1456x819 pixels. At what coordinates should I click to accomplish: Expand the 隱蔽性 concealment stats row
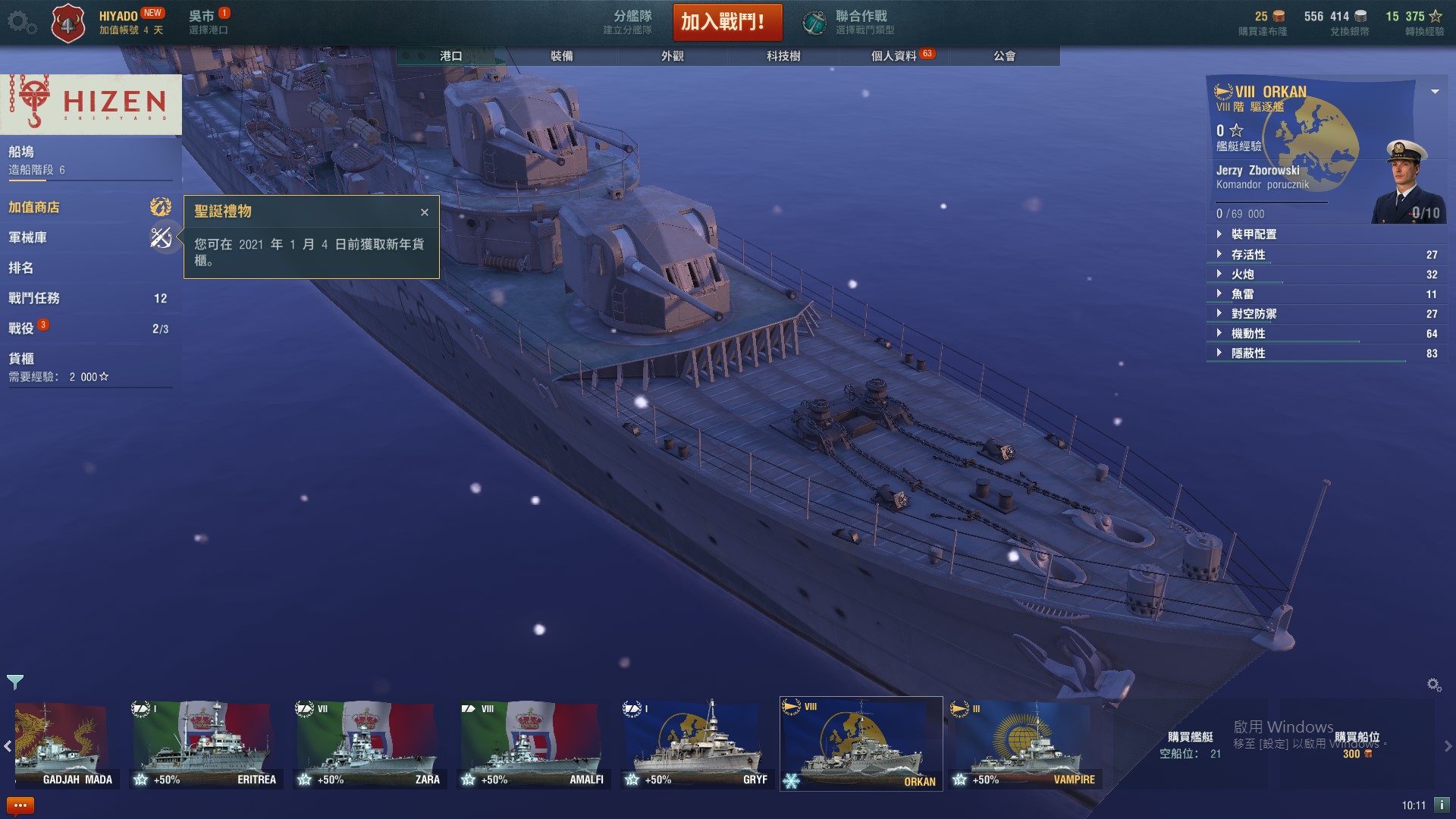pyautogui.click(x=1248, y=353)
